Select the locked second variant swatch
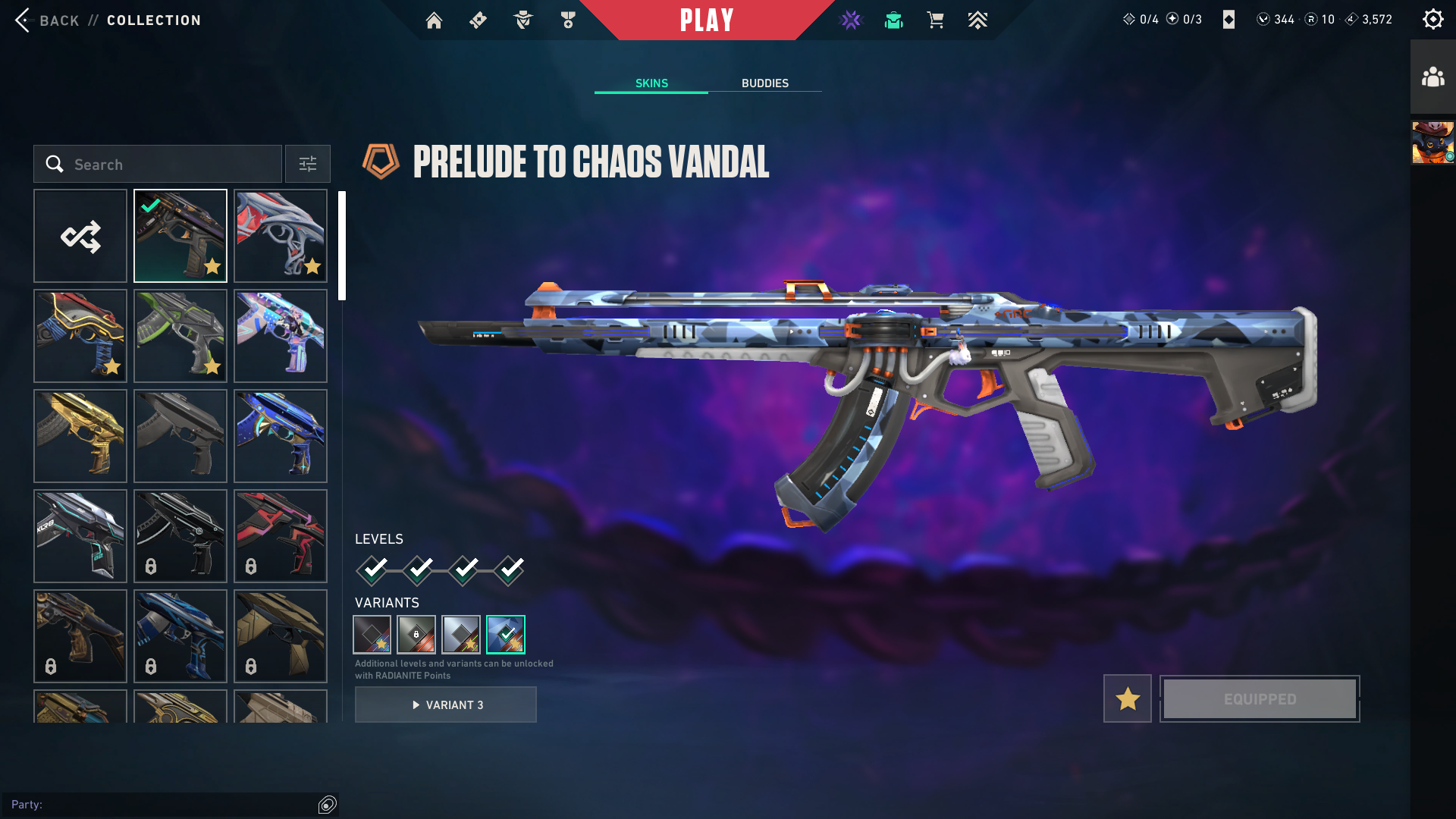This screenshot has width=1456, height=819. coord(416,635)
